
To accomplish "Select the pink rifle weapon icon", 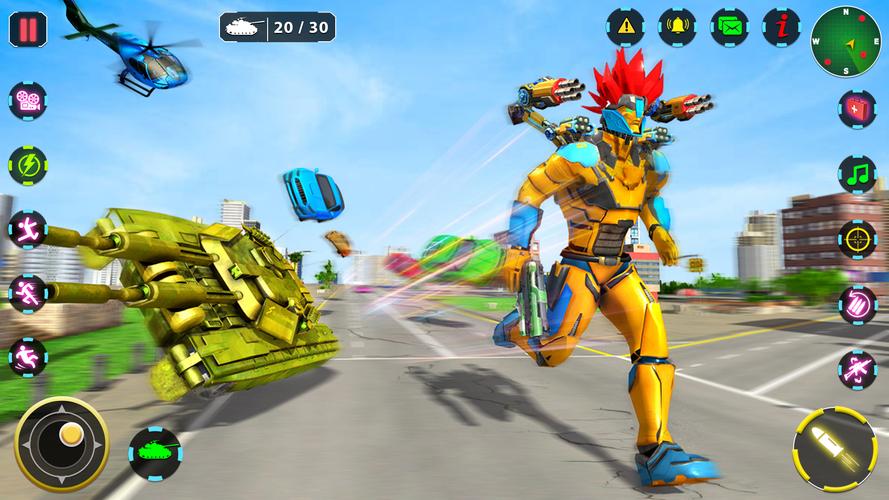I will [x=857, y=369].
